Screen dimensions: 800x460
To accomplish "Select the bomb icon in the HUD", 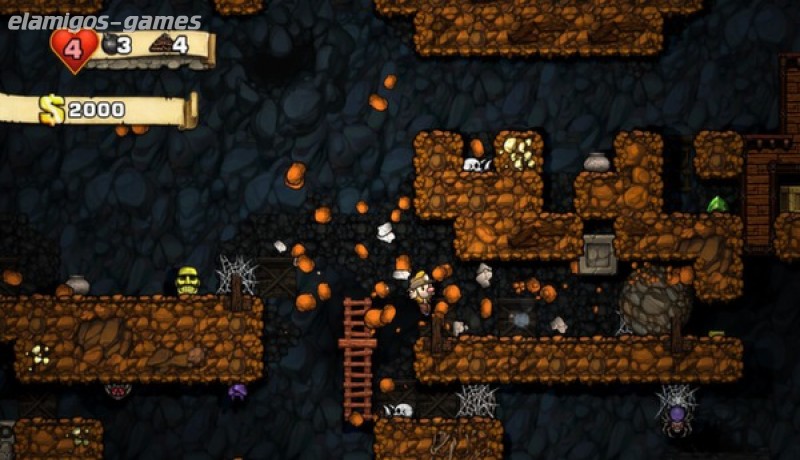I will pyautogui.click(x=109, y=44).
